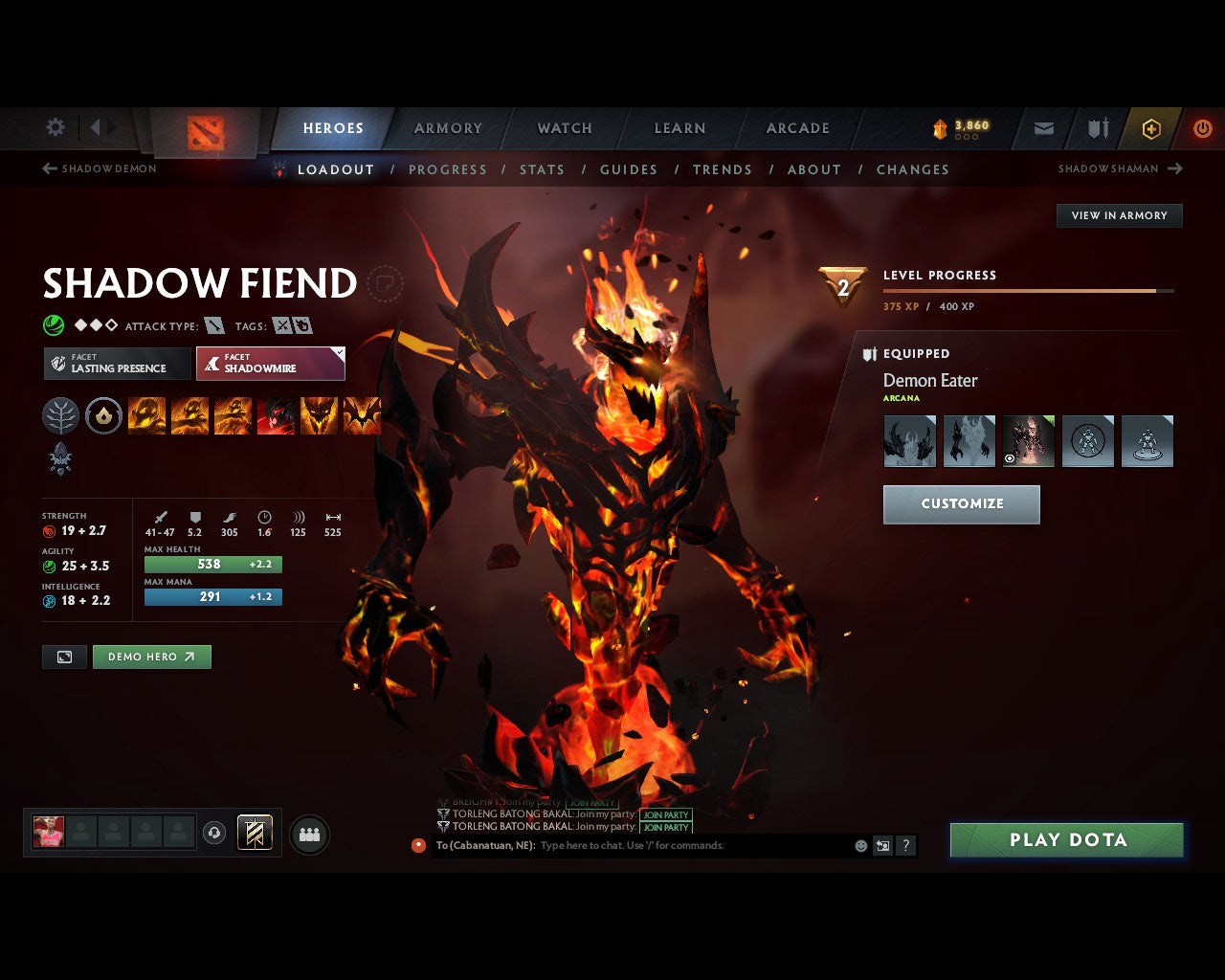Screen dimensions: 1225x980
Task: Select the first Shadowraze ability icon
Action: [146, 415]
